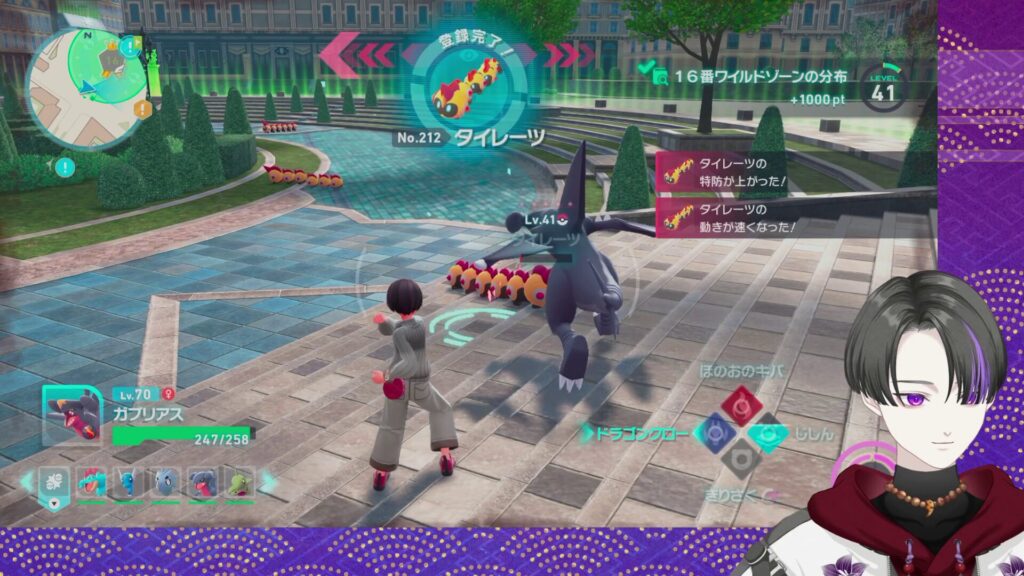Choose the きりさく normal move
1024x576 pixels.
pos(741,460)
